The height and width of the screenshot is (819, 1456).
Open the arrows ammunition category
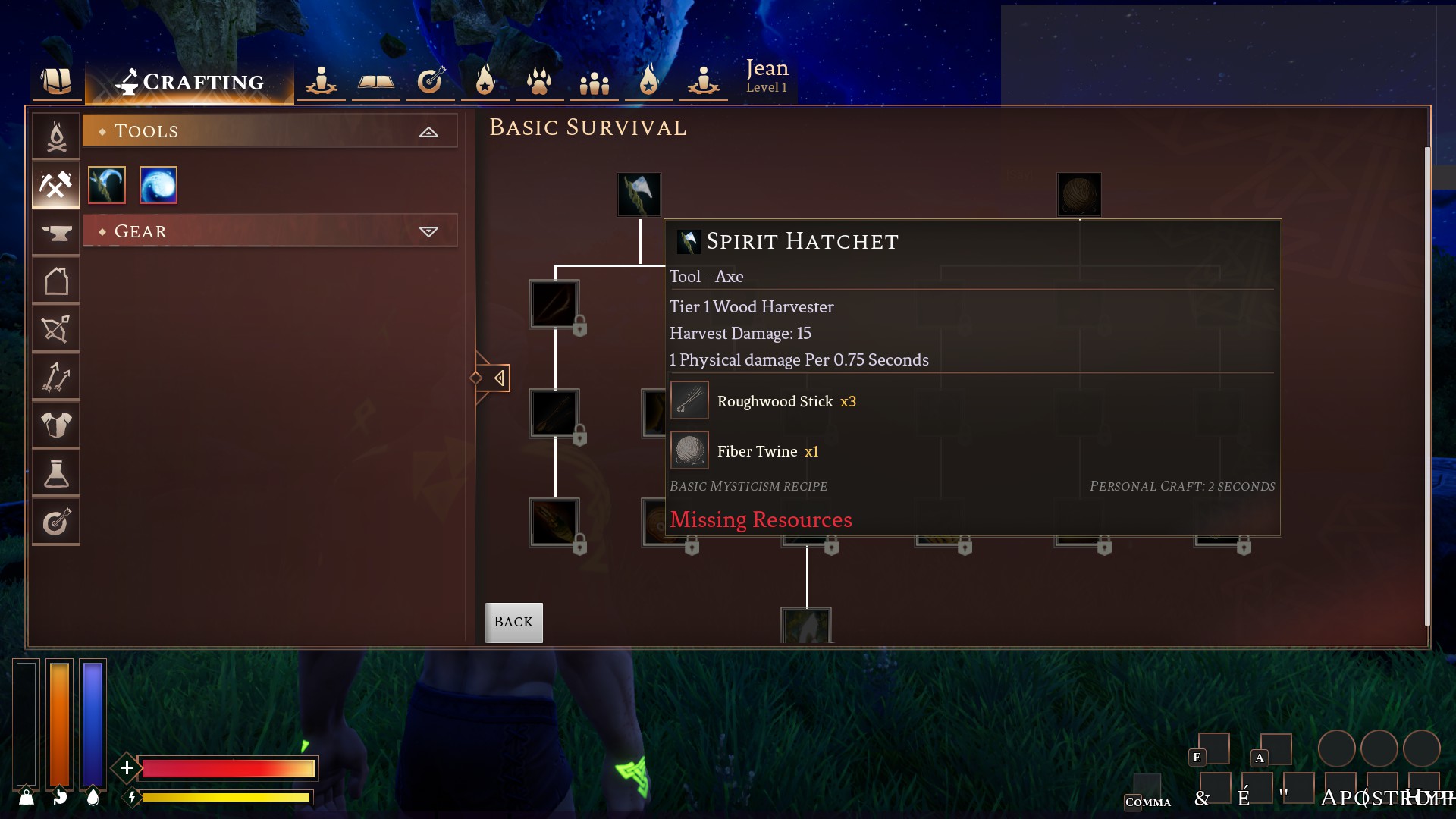56,377
